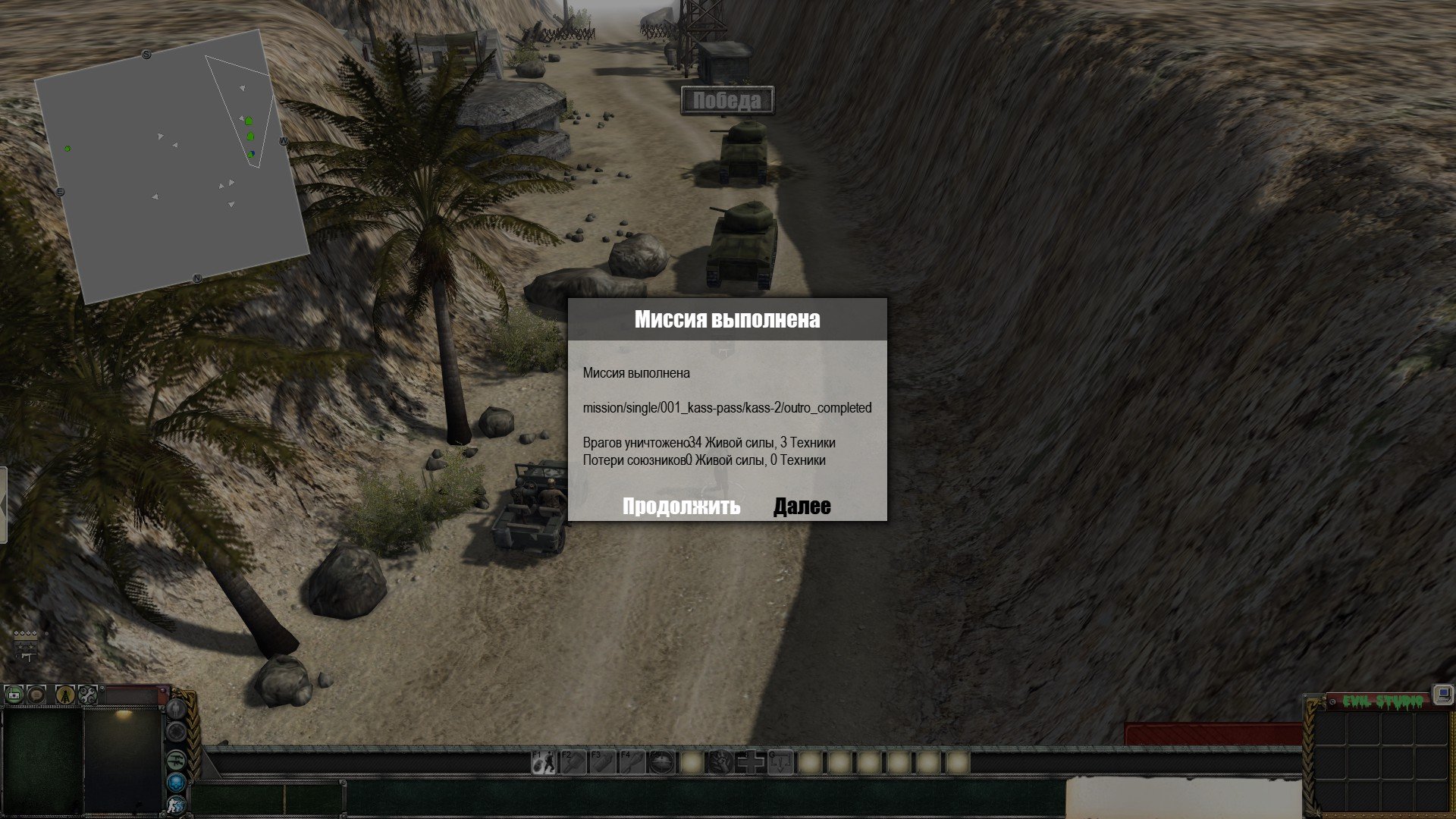Click the plus-shaped heal action
Image resolution: width=1456 pixels, height=819 pixels.
[x=751, y=762]
